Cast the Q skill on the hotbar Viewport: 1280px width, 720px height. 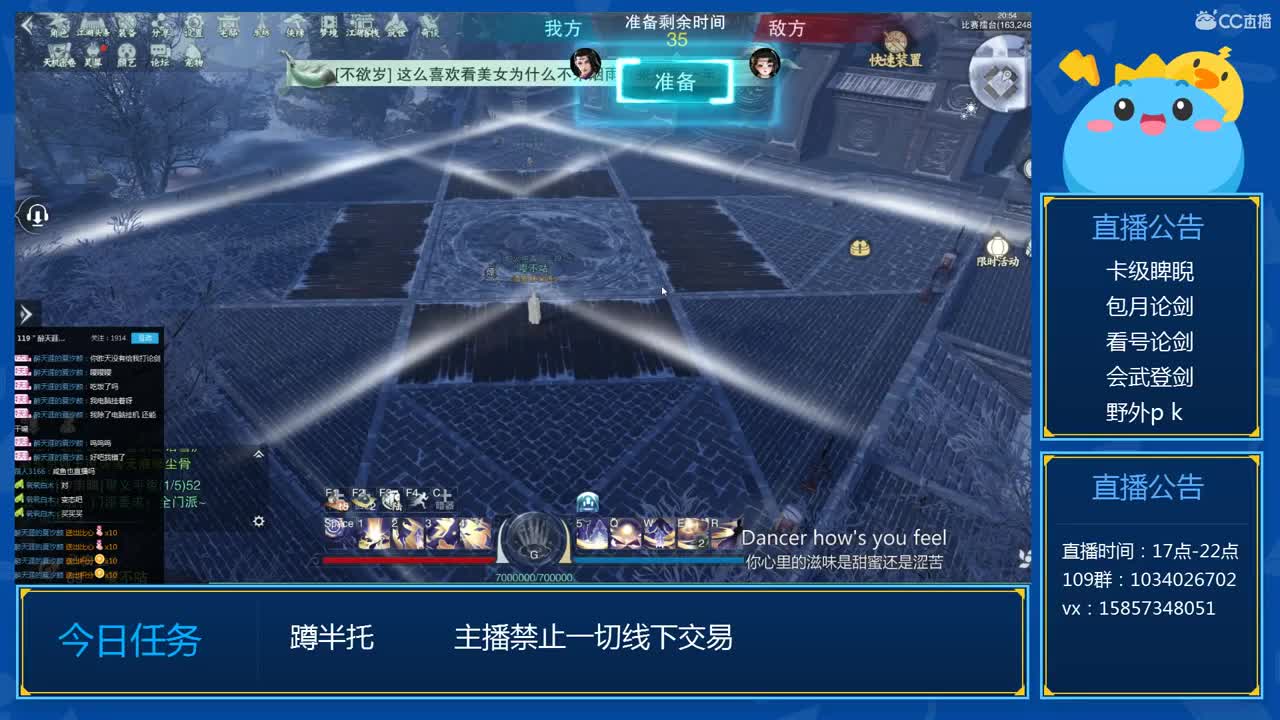click(626, 534)
